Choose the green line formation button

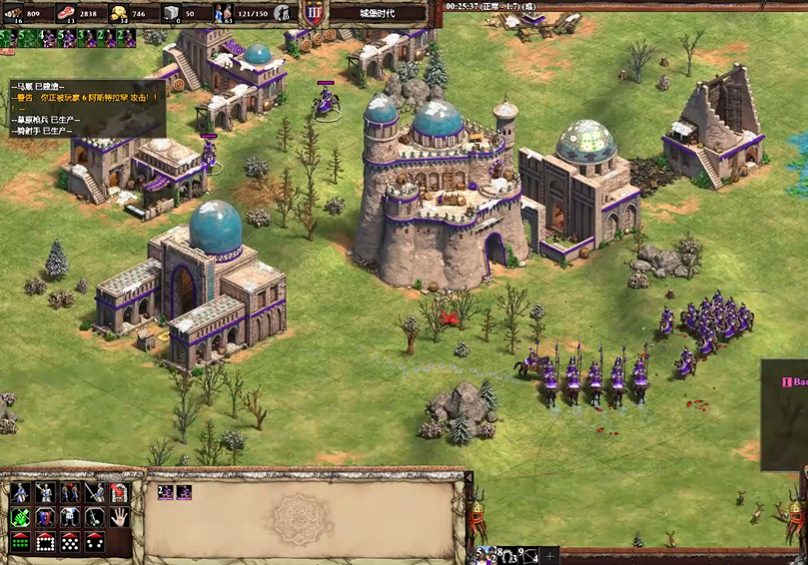click(x=20, y=543)
